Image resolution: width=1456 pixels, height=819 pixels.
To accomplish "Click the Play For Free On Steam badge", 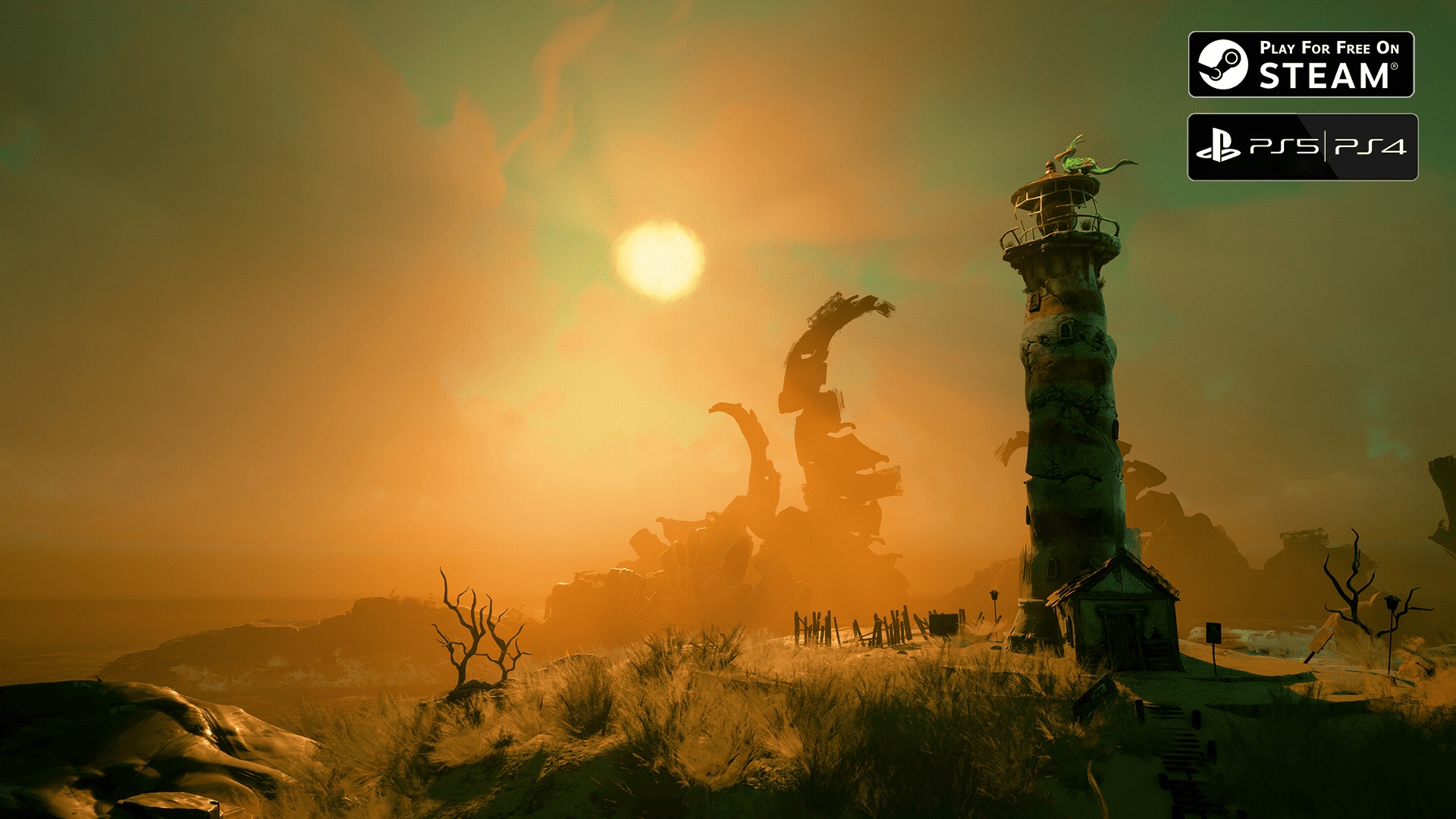I will click(x=1301, y=64).
